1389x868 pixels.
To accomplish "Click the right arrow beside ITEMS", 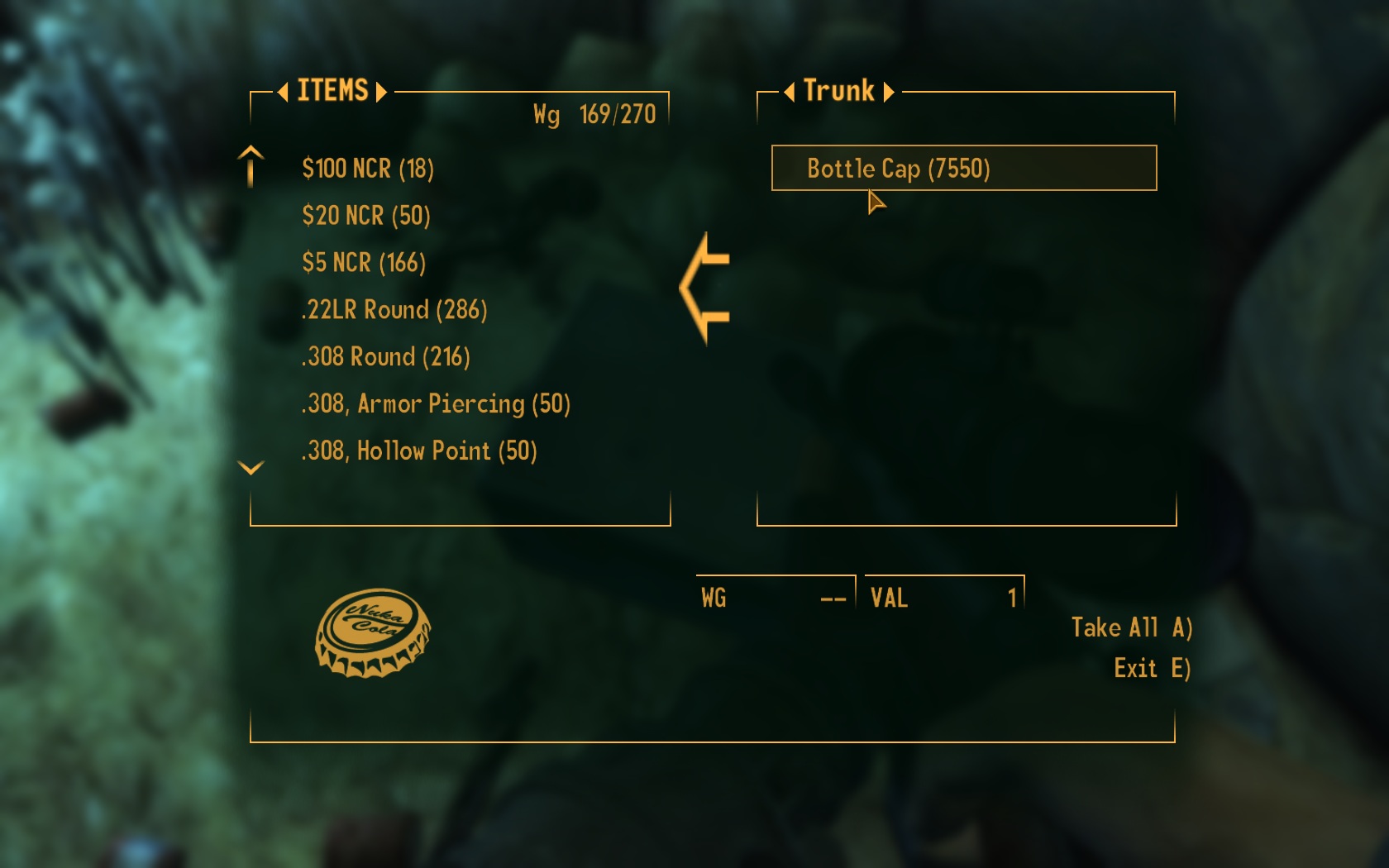I will coord(381,92).
